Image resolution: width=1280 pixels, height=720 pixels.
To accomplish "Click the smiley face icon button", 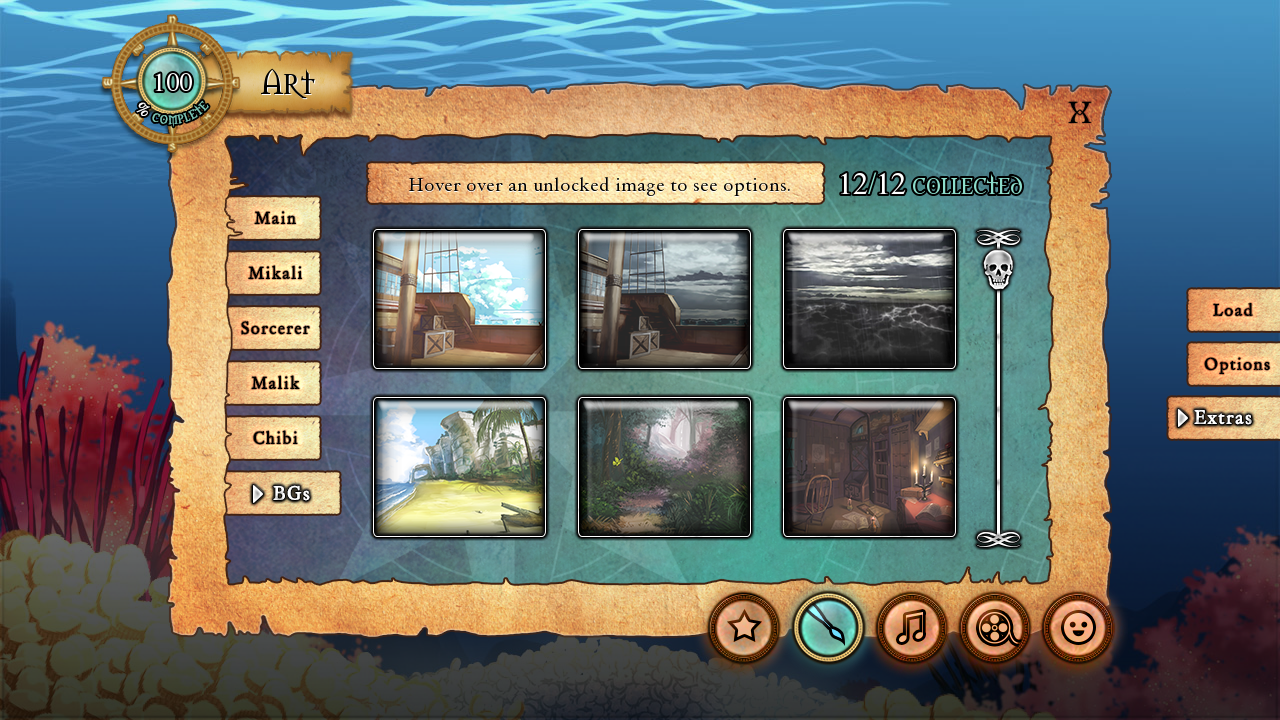I will (1077, 628).
